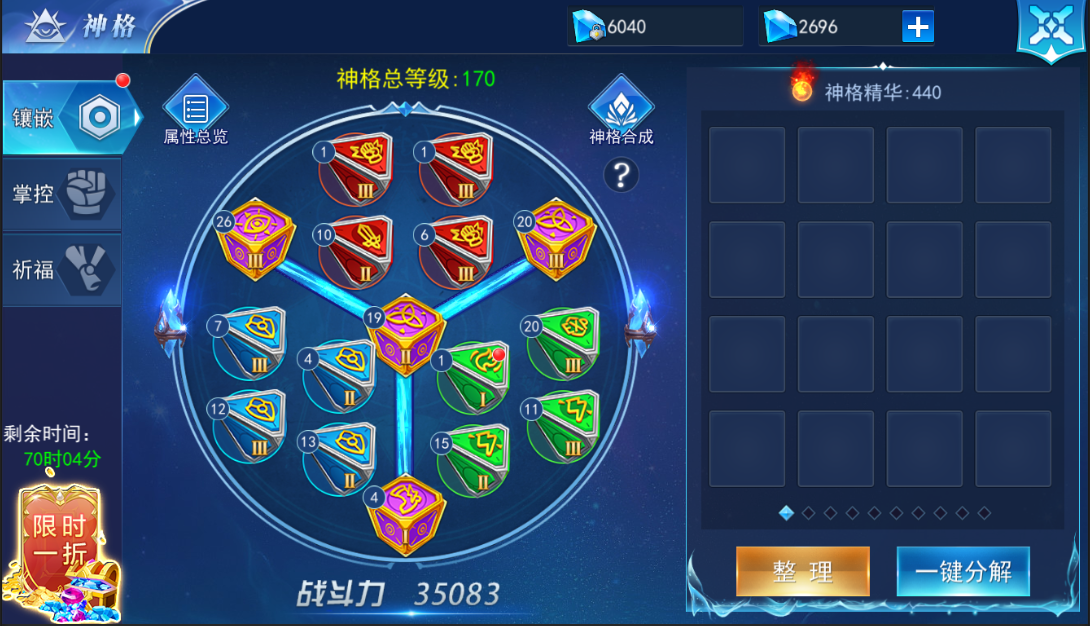
Task: Switch to the 镶嵌 tab
Action: click(62, 118)
